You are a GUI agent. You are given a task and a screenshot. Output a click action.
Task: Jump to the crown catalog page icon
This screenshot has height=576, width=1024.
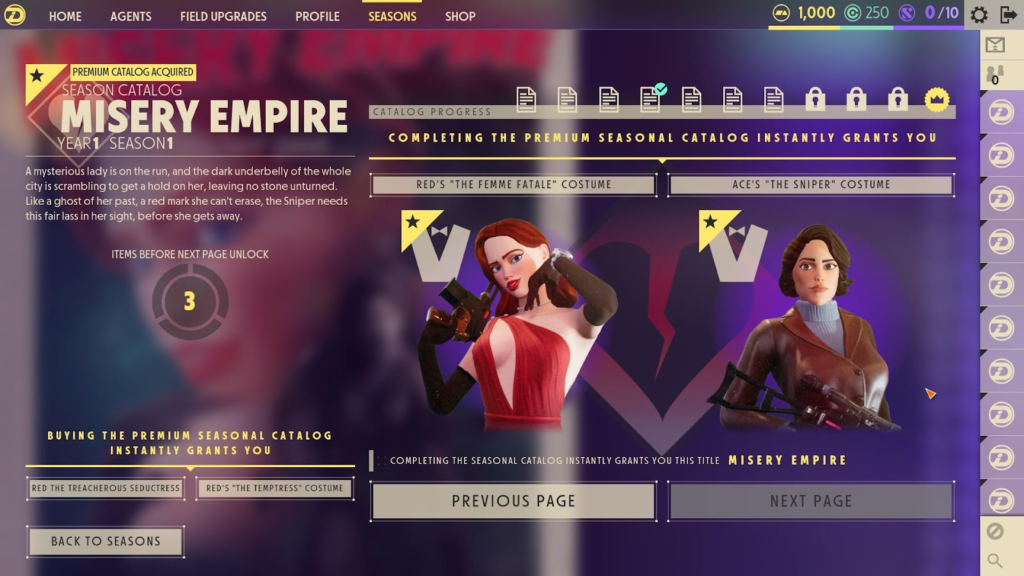pos(937,98)
